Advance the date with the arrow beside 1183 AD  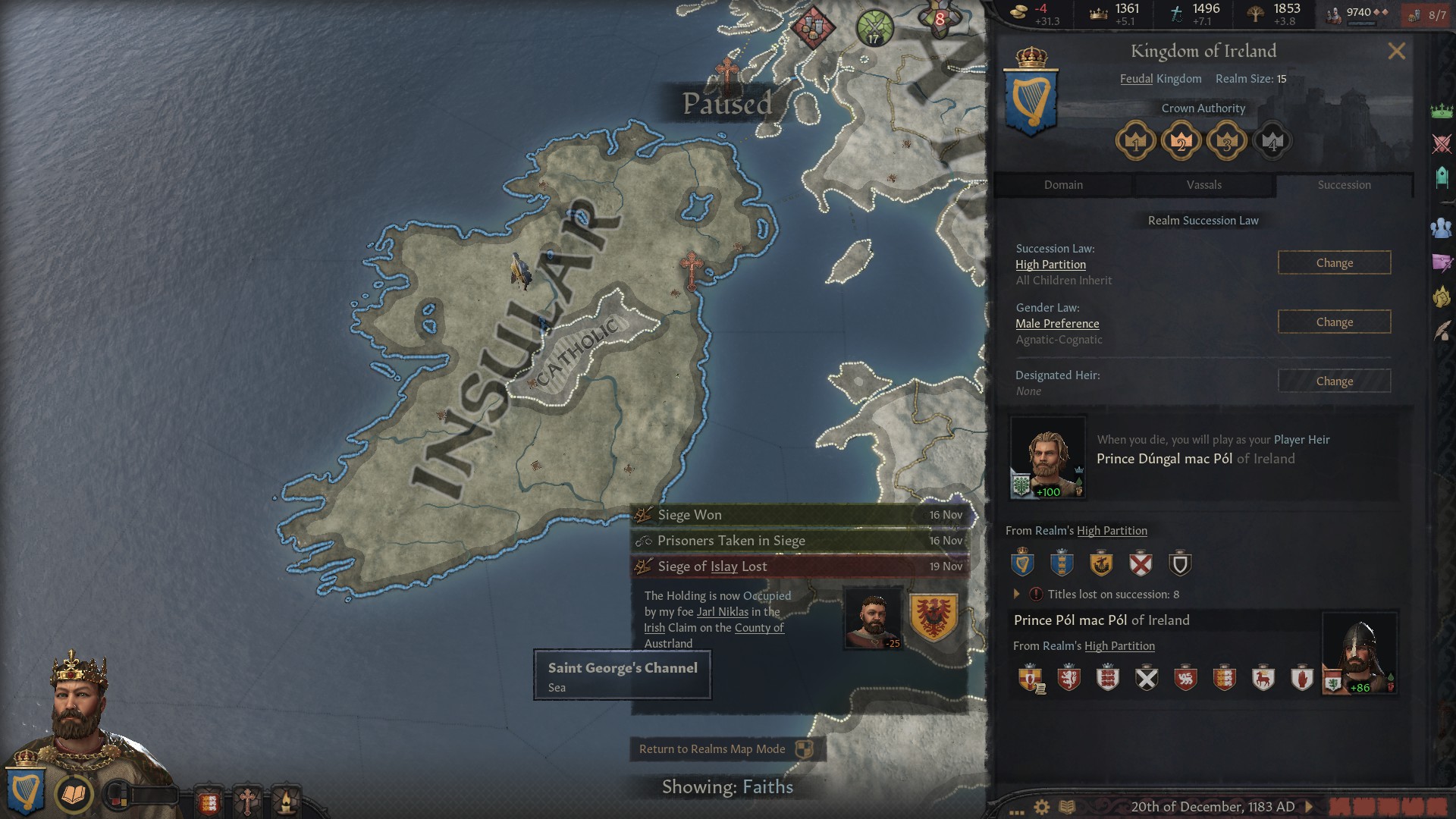click(x=1307, y=806)
